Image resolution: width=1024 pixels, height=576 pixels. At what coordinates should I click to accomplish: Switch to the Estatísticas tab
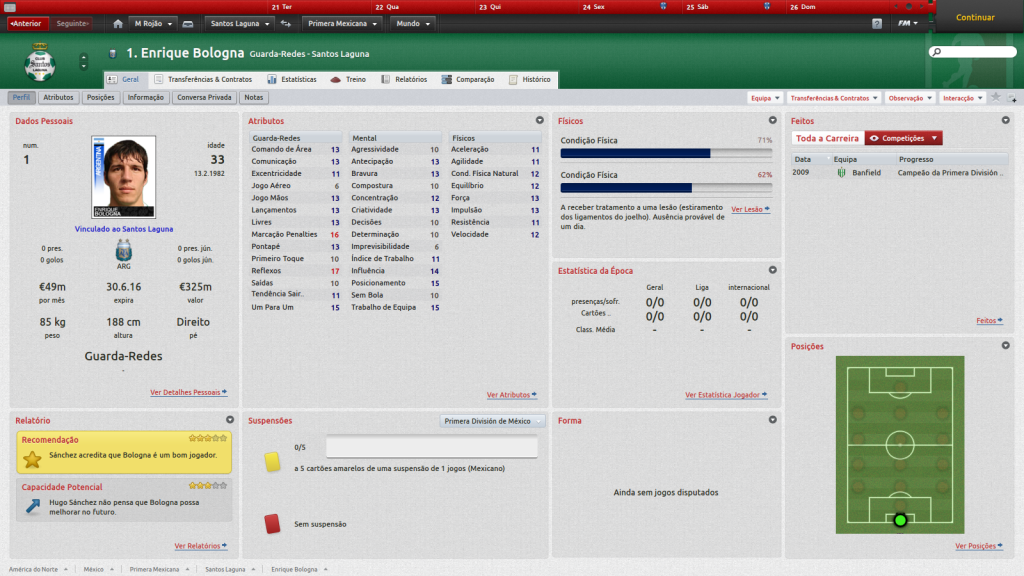pos(292,79)
